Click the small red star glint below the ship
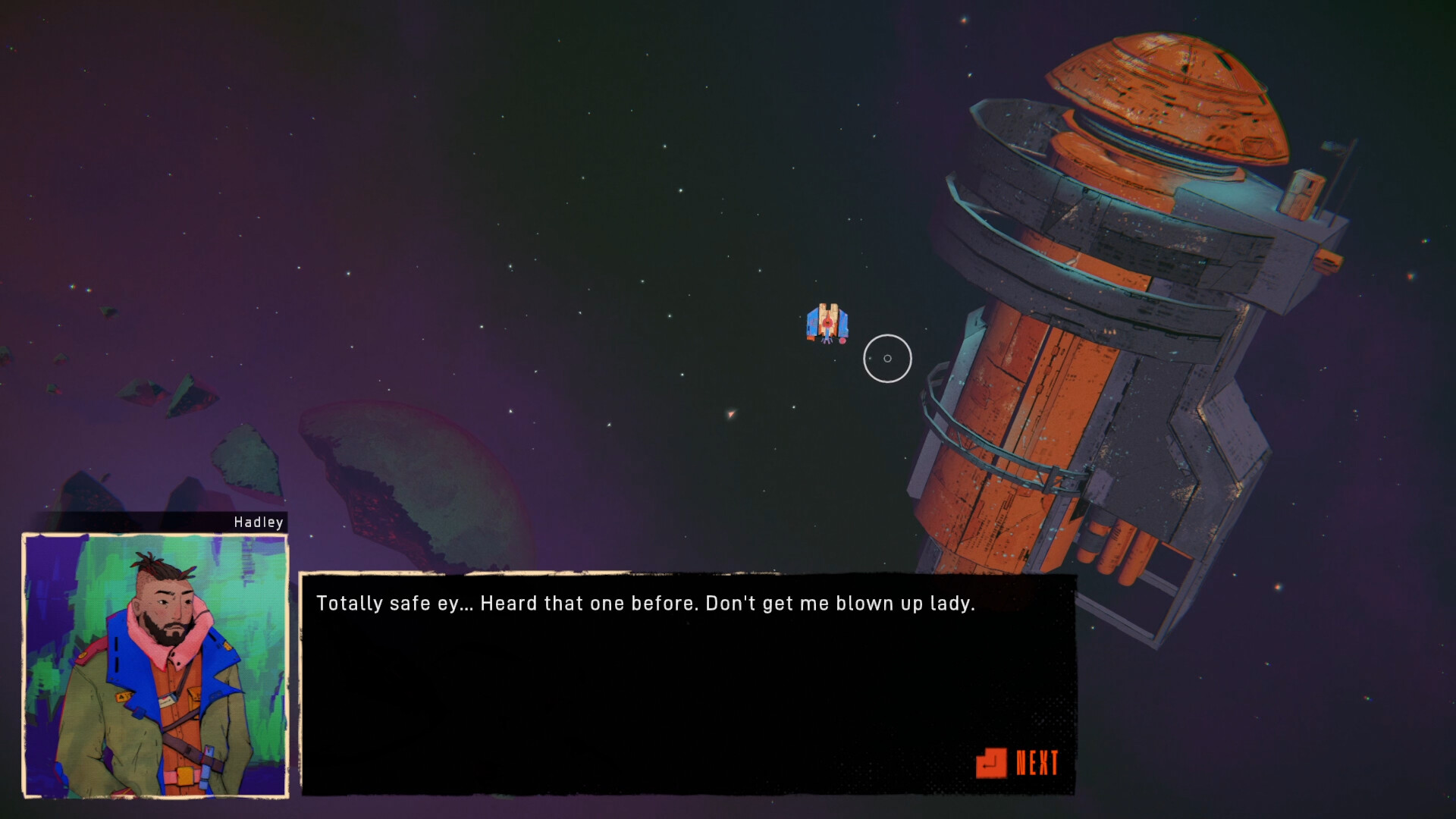This screenshot has width=1456, height=819. 729,416
